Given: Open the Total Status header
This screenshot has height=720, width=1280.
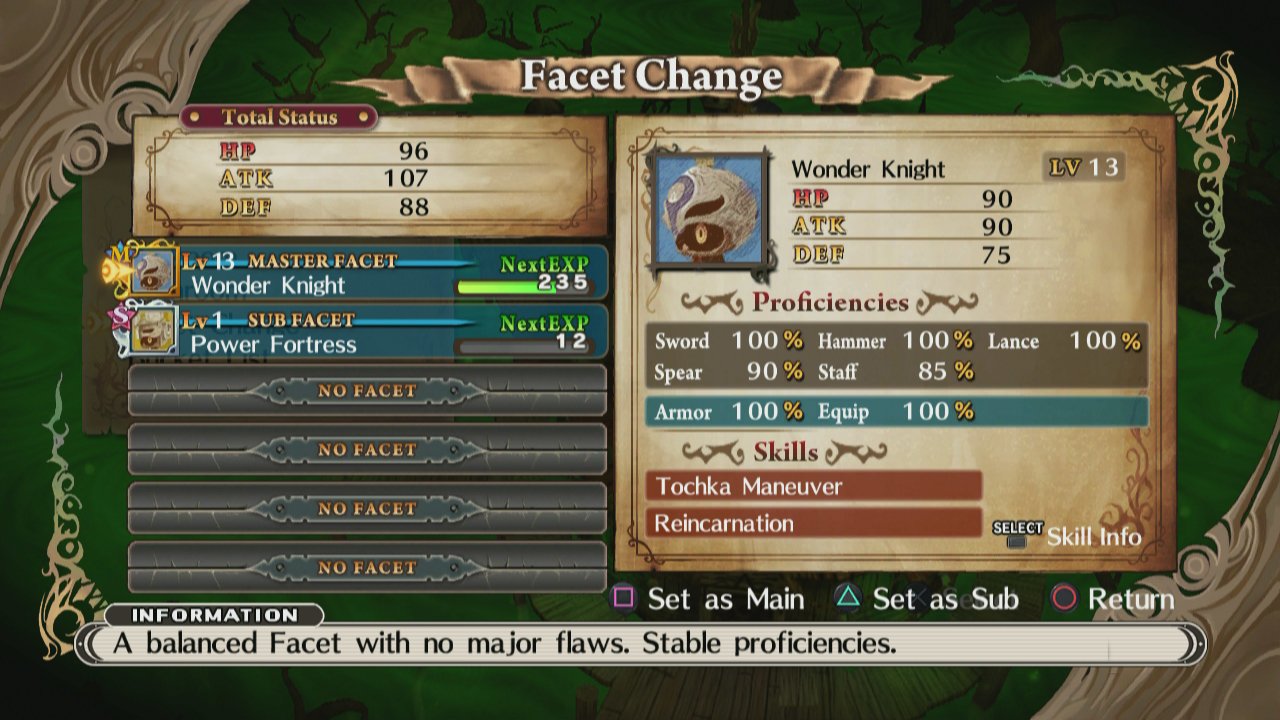Looking at the screenshot, I should (279, 117).
